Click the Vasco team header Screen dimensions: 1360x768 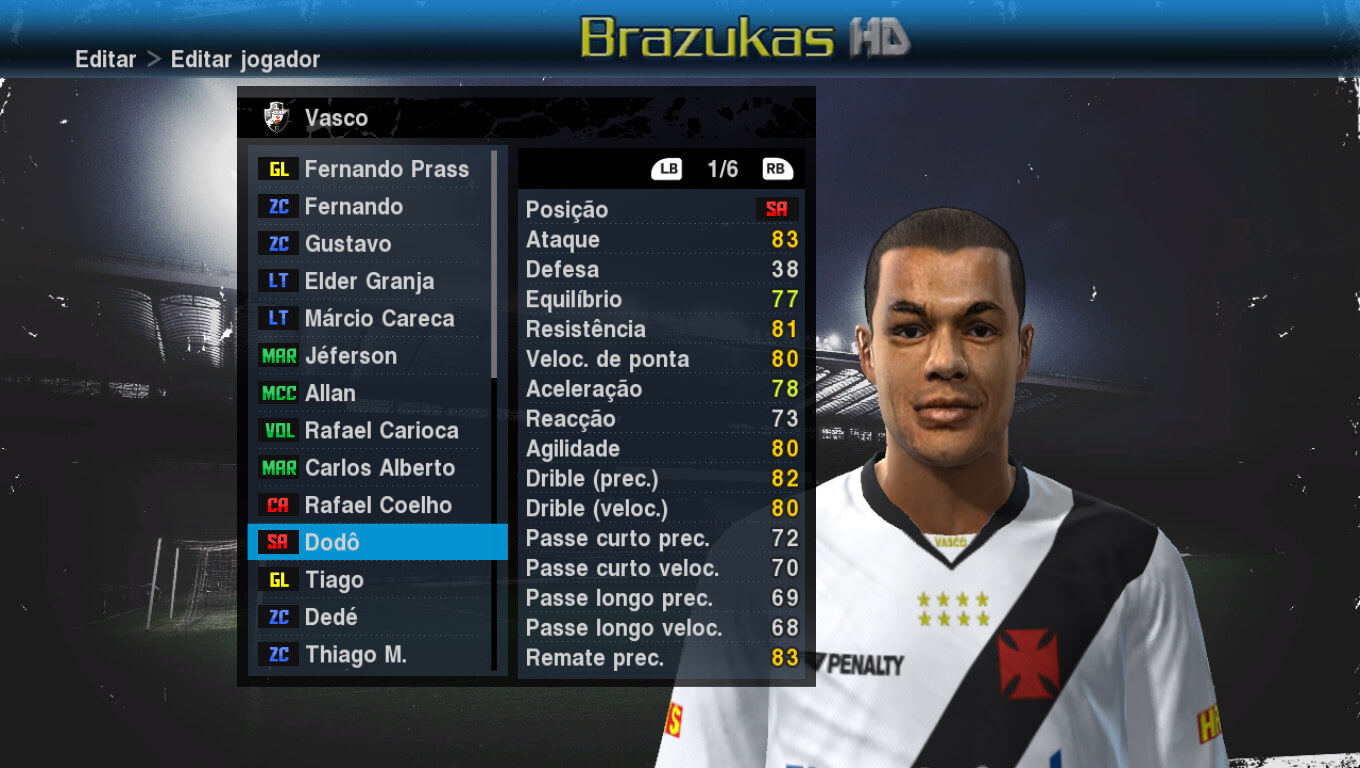336,118
